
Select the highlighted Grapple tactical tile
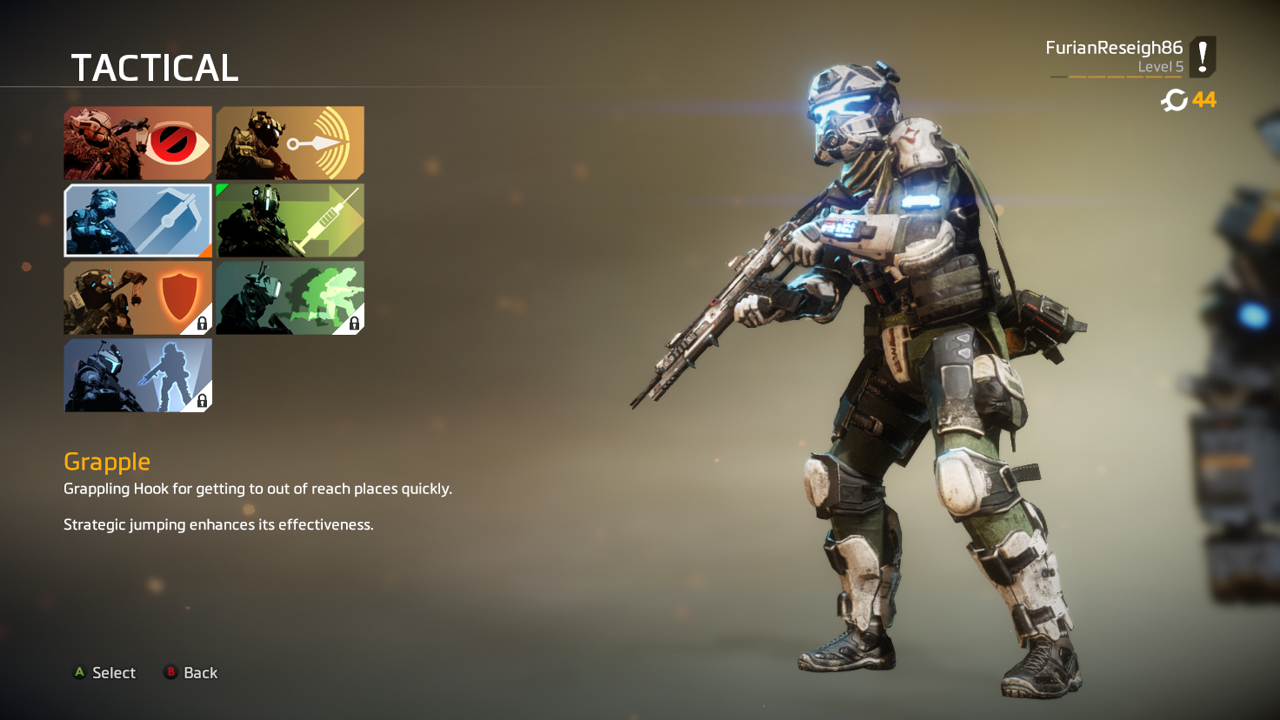pos(138,220)
